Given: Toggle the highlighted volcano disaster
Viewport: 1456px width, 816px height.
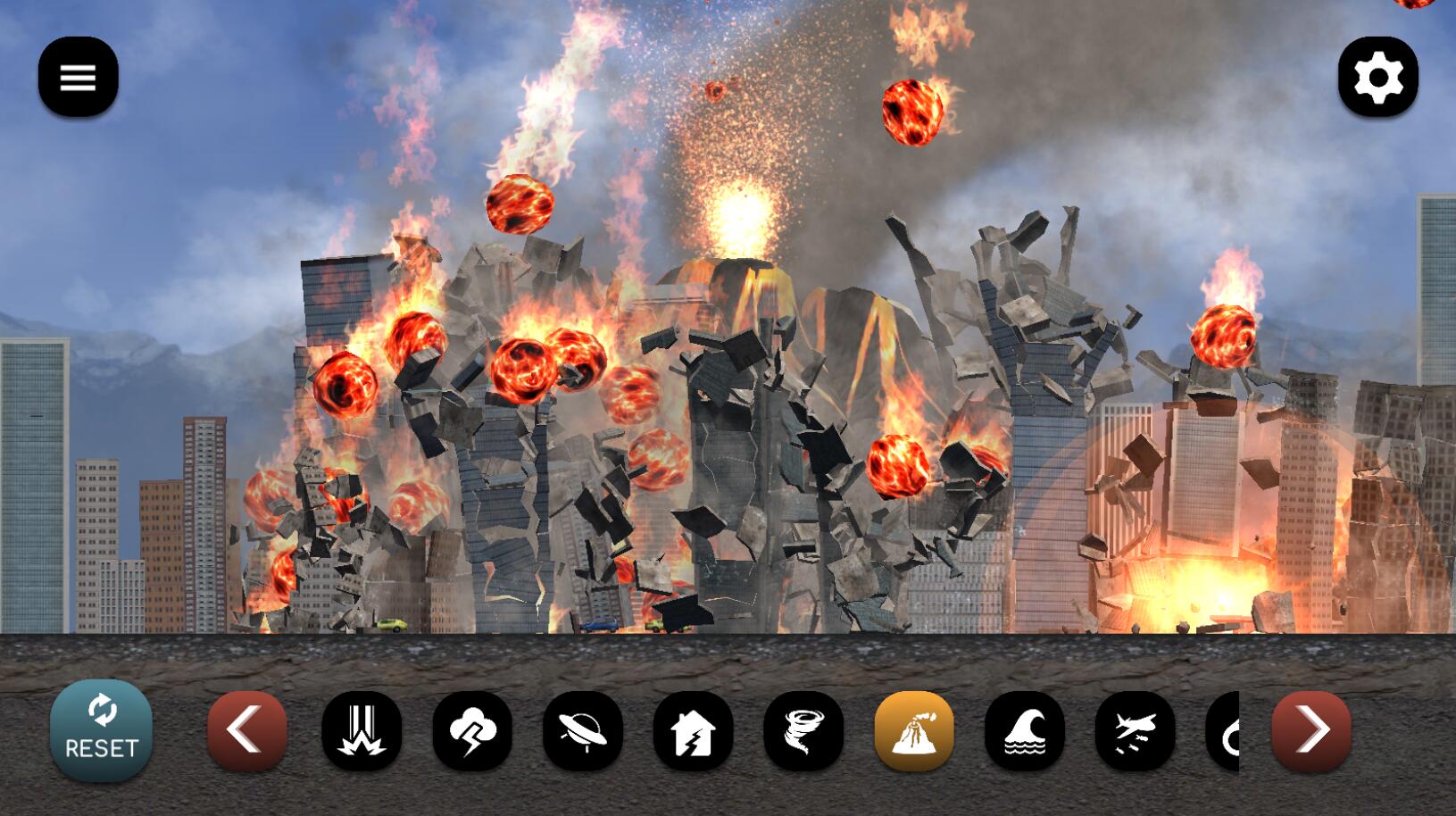Looking at the screenshot, I should coord(914,730).
